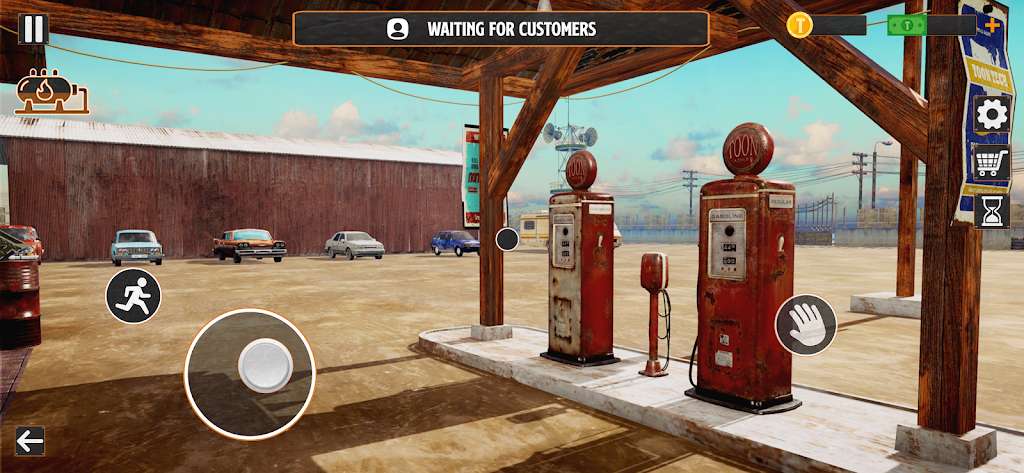
Task: Toggle sprint with the running man button
Action: tap(134, 296)
